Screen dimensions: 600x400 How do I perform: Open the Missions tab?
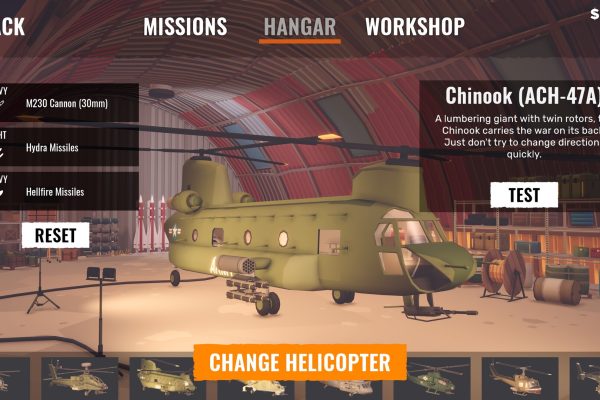click(x=185, y=27)
